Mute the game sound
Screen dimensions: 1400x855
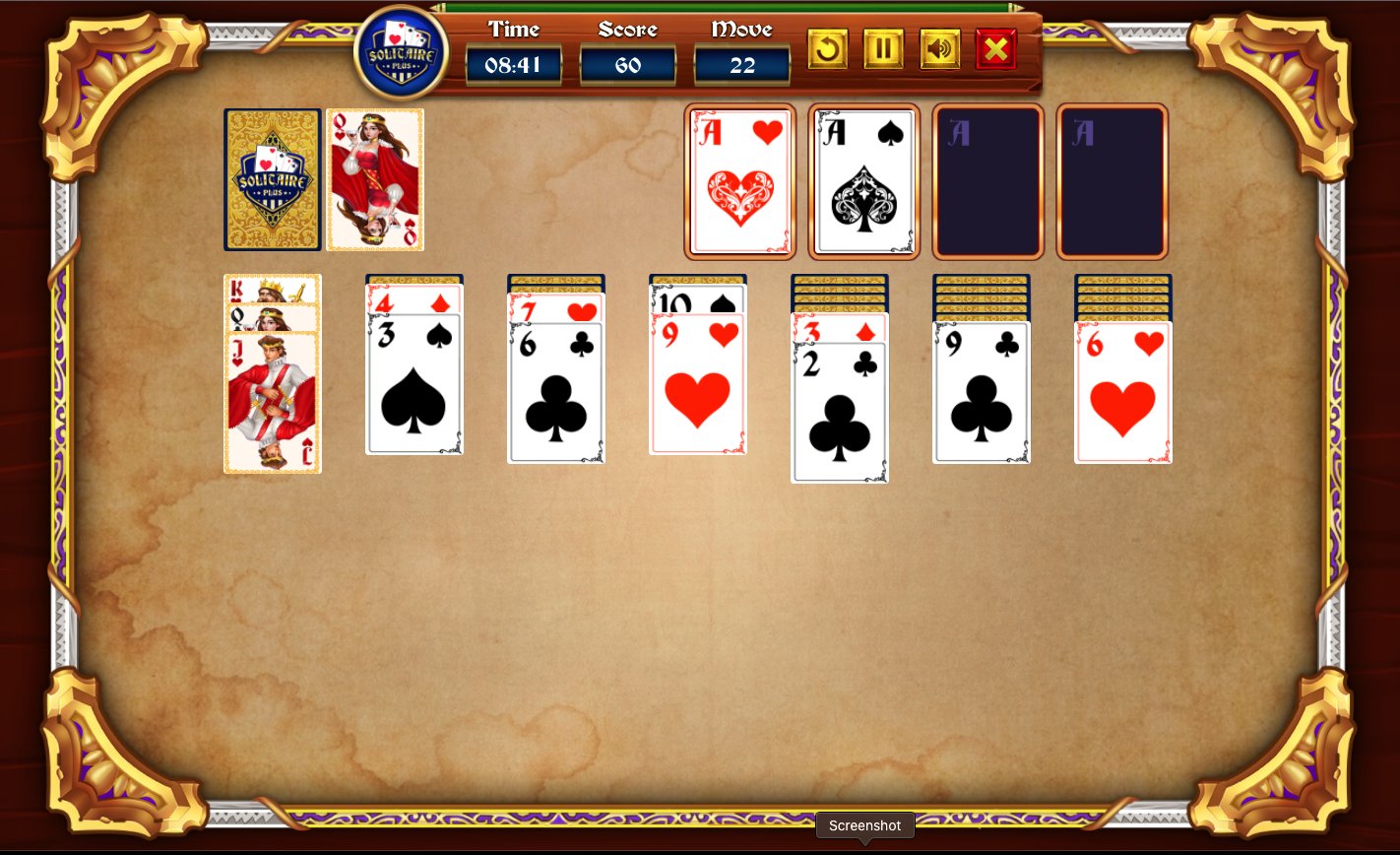pos(939,48)
